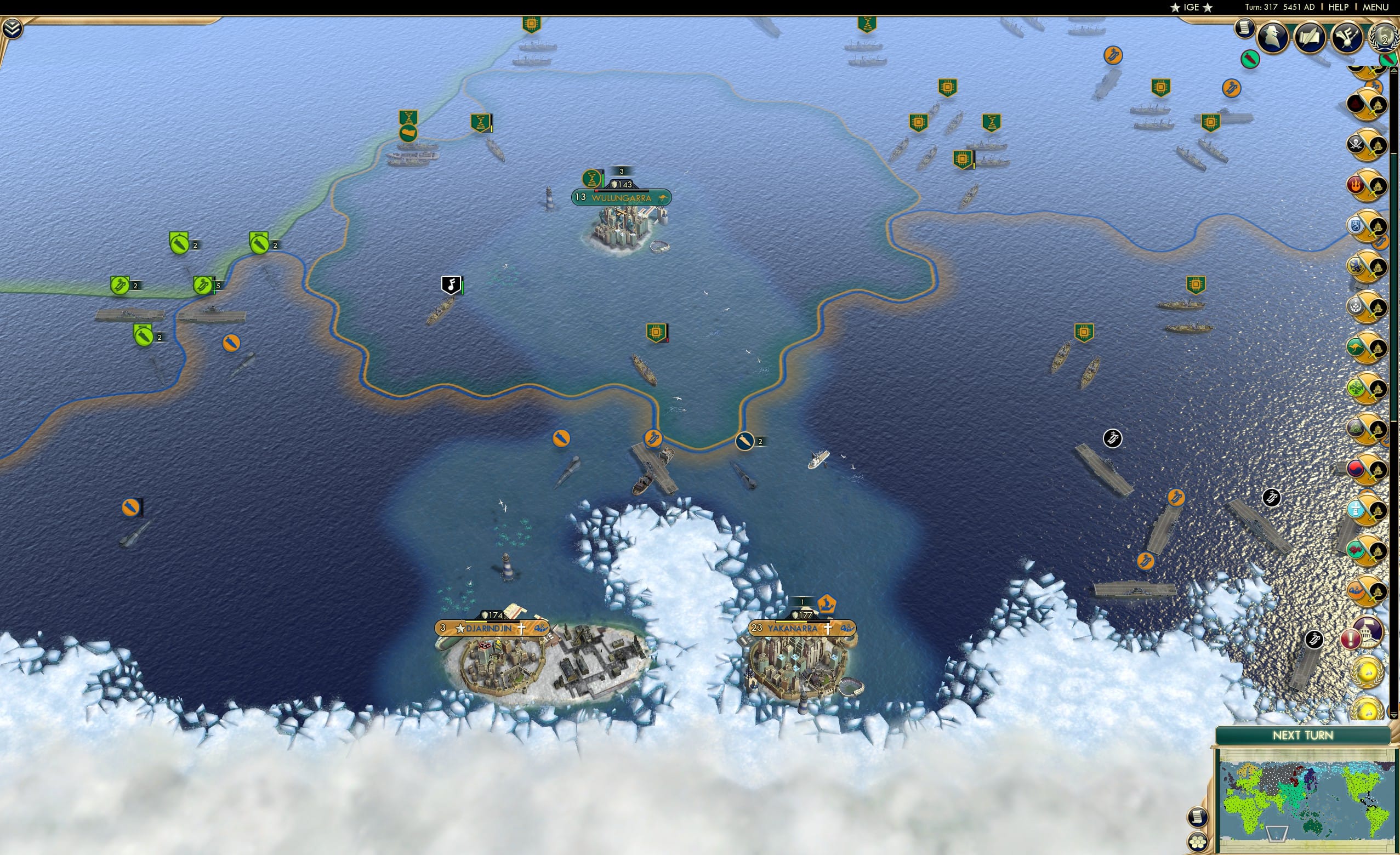1400x855 pixels.
Task: Select the green shield unit flag numbered 5
Action: (x=202, y=283)
